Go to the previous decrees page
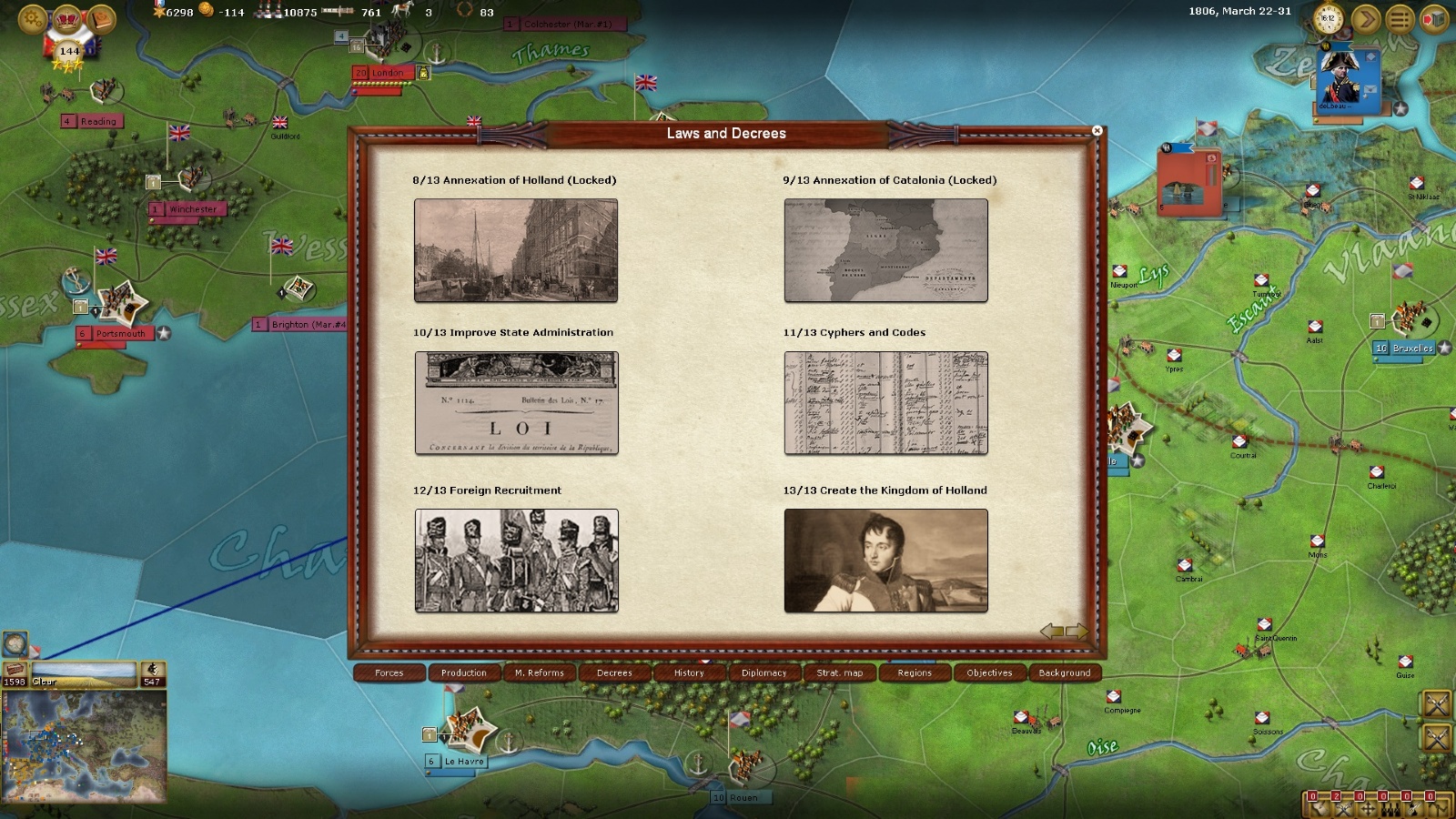The width and height of the screenshot is (1456, 819). coord(1051,631)
